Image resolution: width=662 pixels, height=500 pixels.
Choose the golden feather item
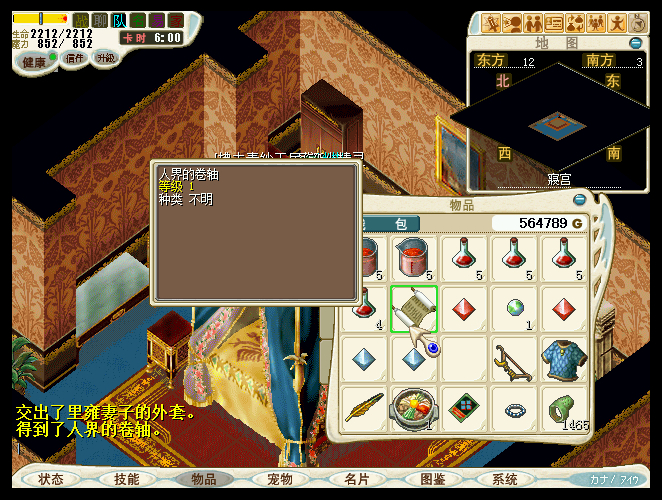click(x=364, y=408)
